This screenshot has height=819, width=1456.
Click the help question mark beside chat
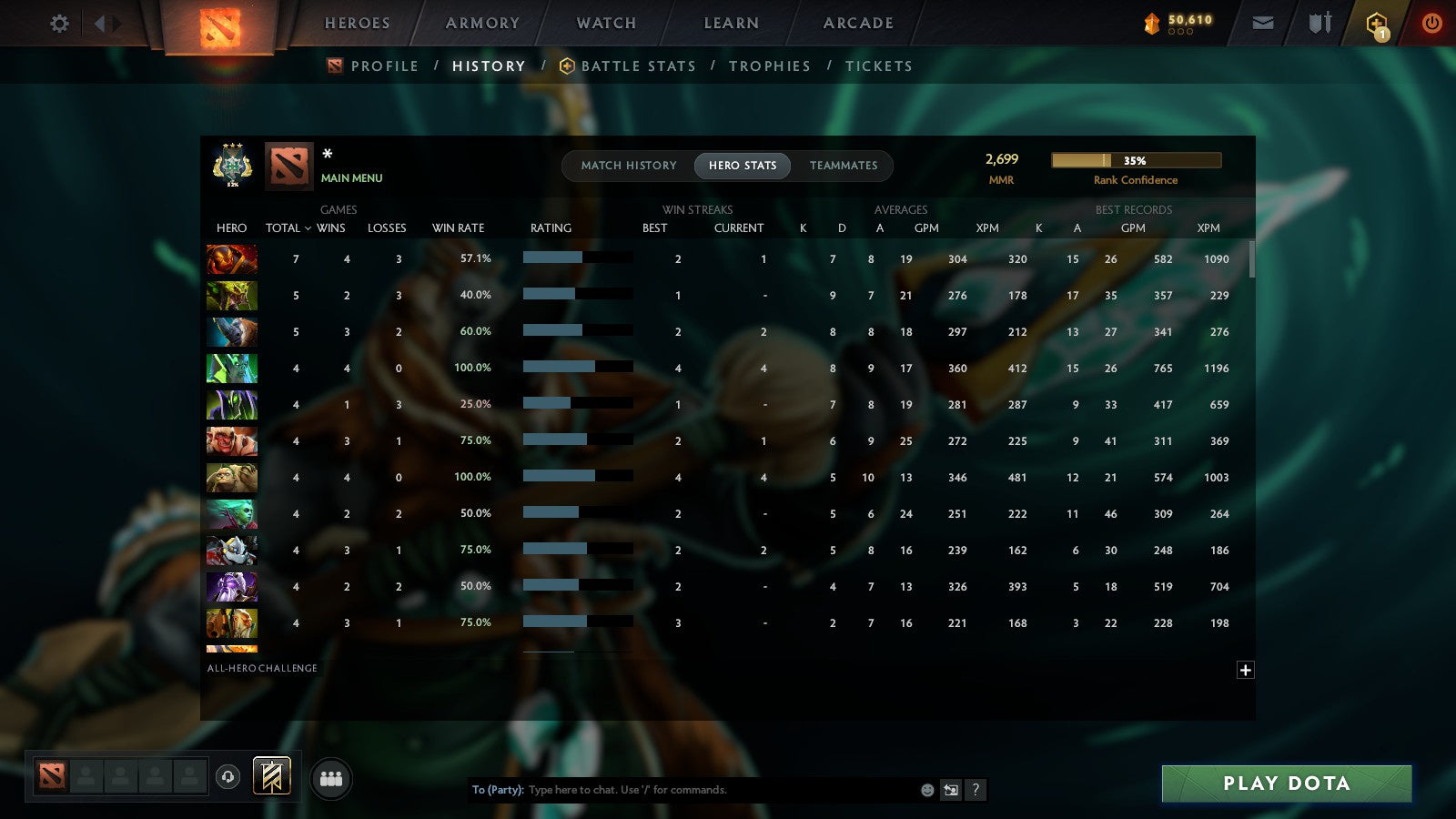coord(976,790)
